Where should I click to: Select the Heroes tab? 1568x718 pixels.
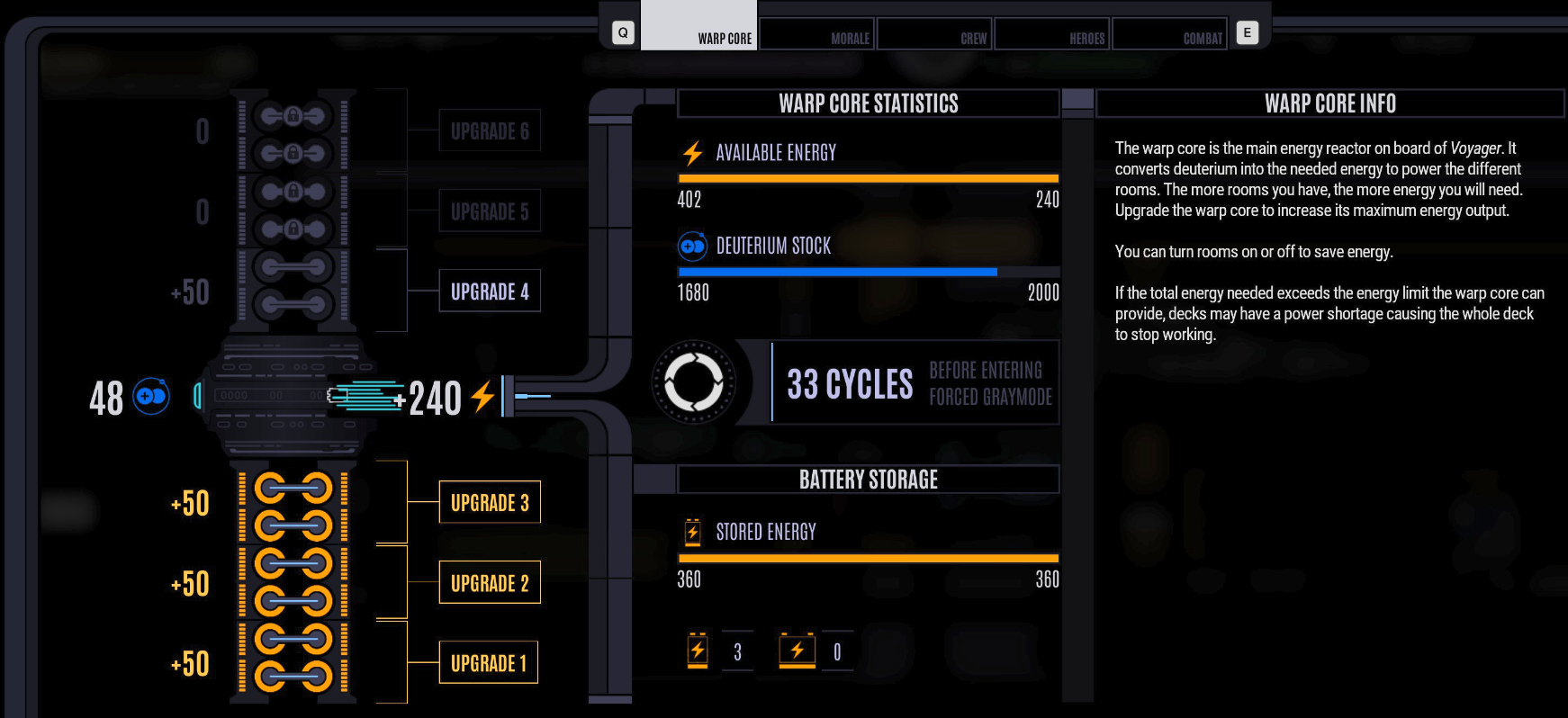click(1052, 34)
